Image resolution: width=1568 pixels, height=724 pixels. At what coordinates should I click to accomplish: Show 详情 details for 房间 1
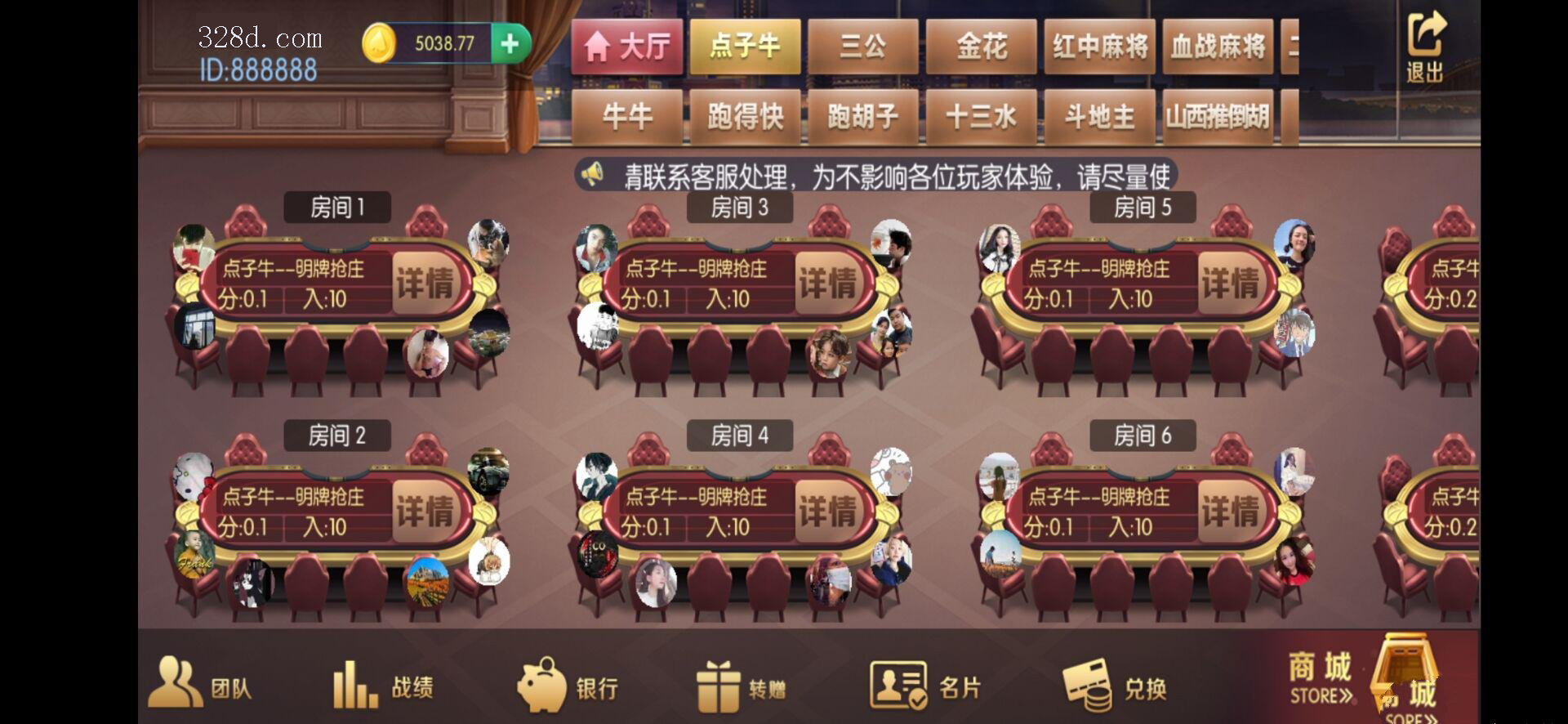(x=425, y=284)
